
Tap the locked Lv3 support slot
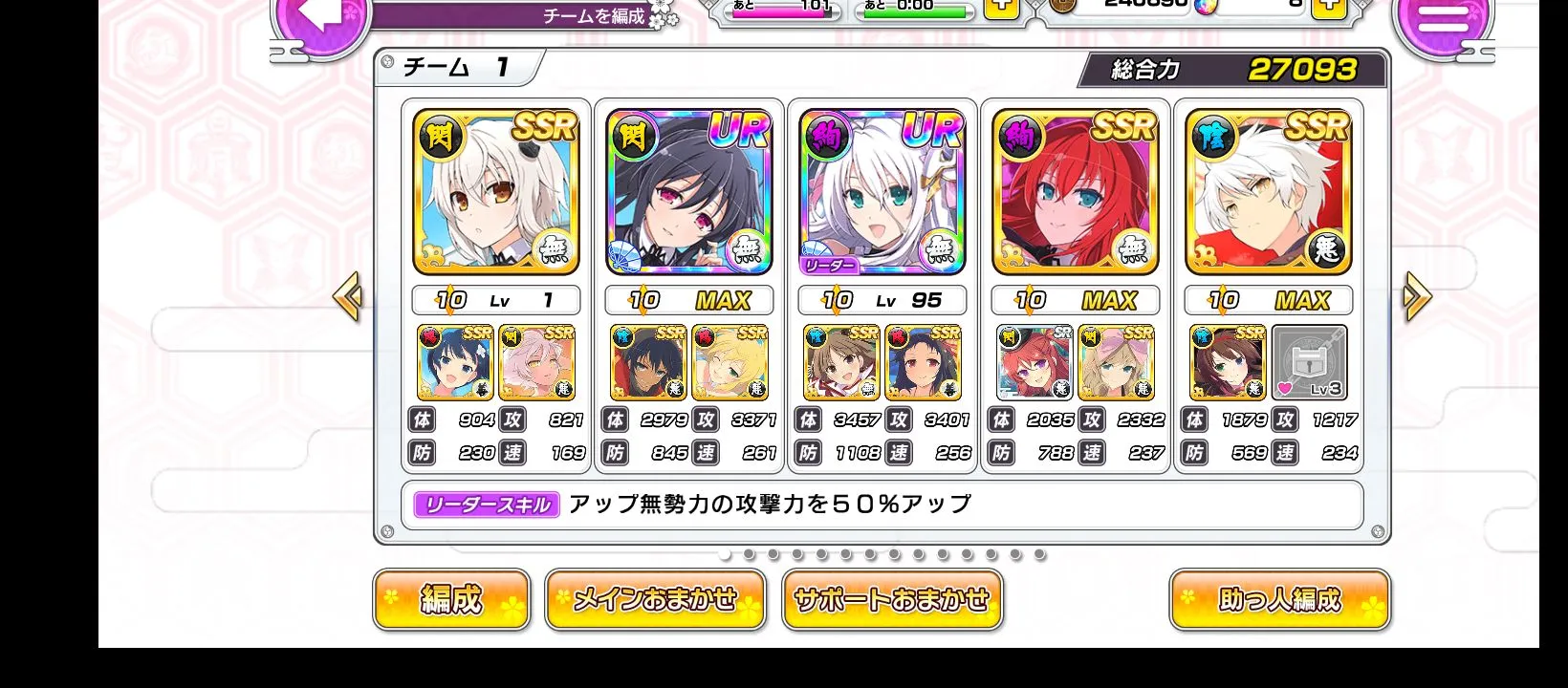click(x=1310, y=363)
